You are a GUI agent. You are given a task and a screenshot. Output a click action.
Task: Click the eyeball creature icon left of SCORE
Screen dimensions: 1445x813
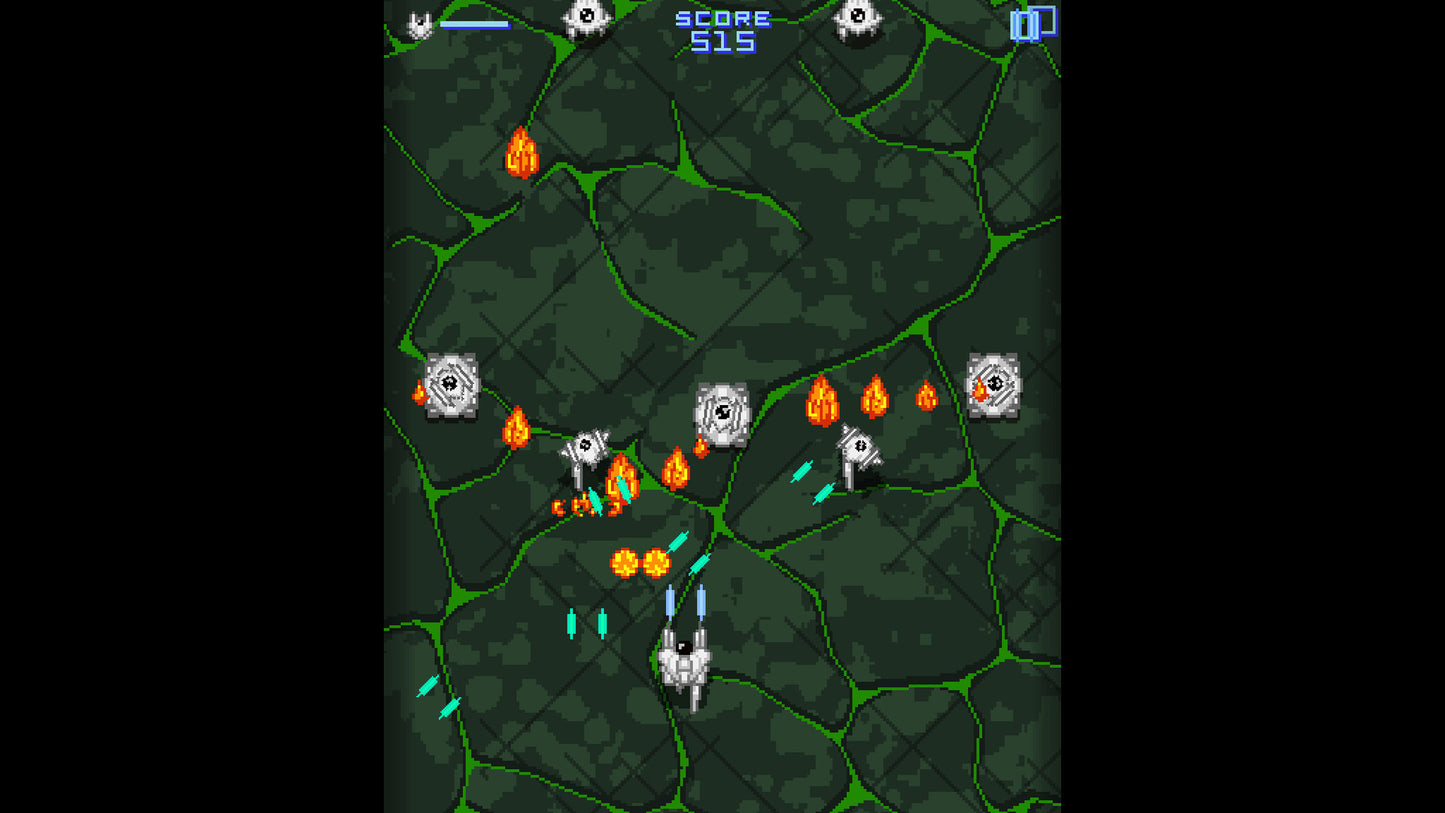[x=585, y=18]
